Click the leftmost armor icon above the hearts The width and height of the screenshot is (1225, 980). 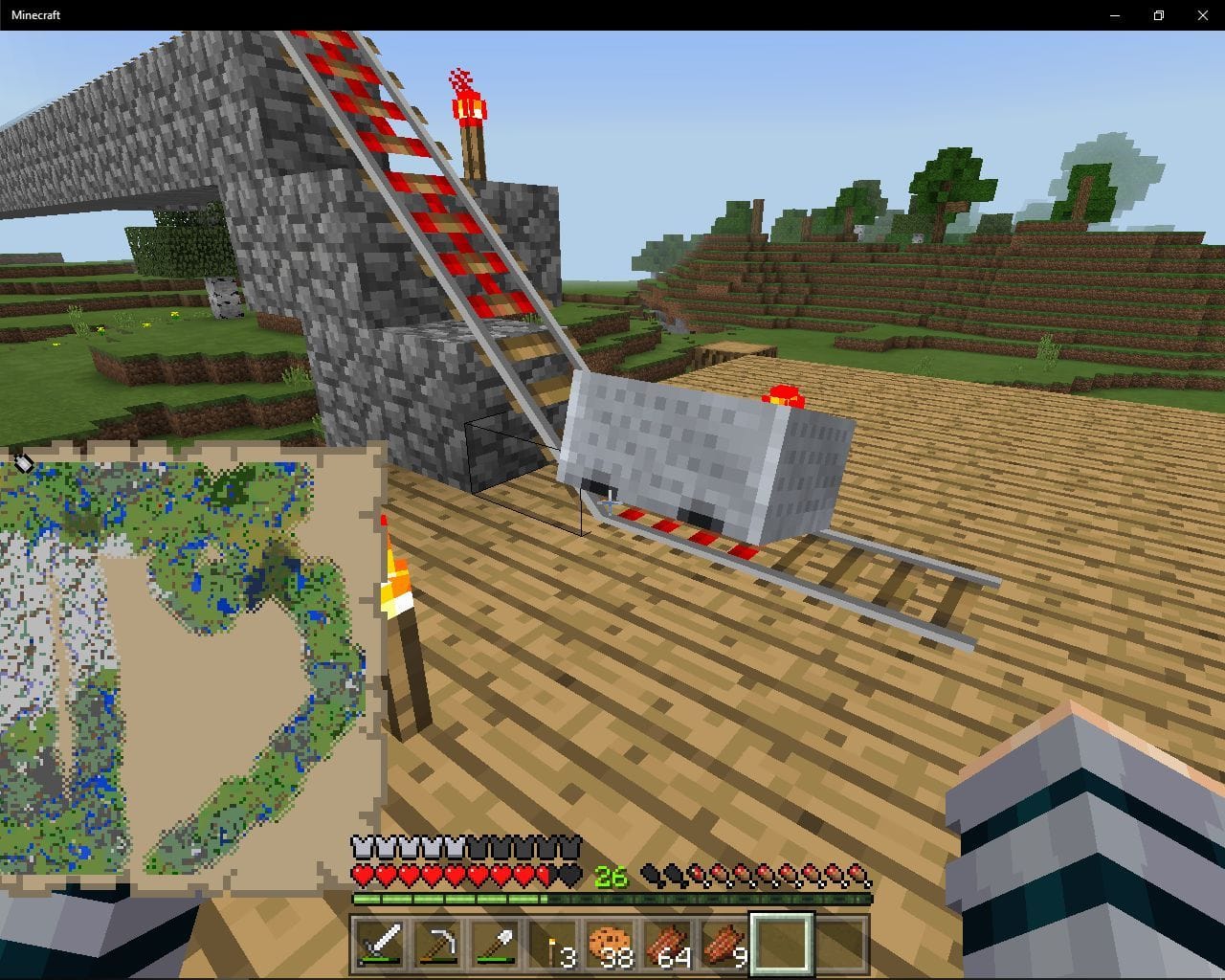coord(362,846)
